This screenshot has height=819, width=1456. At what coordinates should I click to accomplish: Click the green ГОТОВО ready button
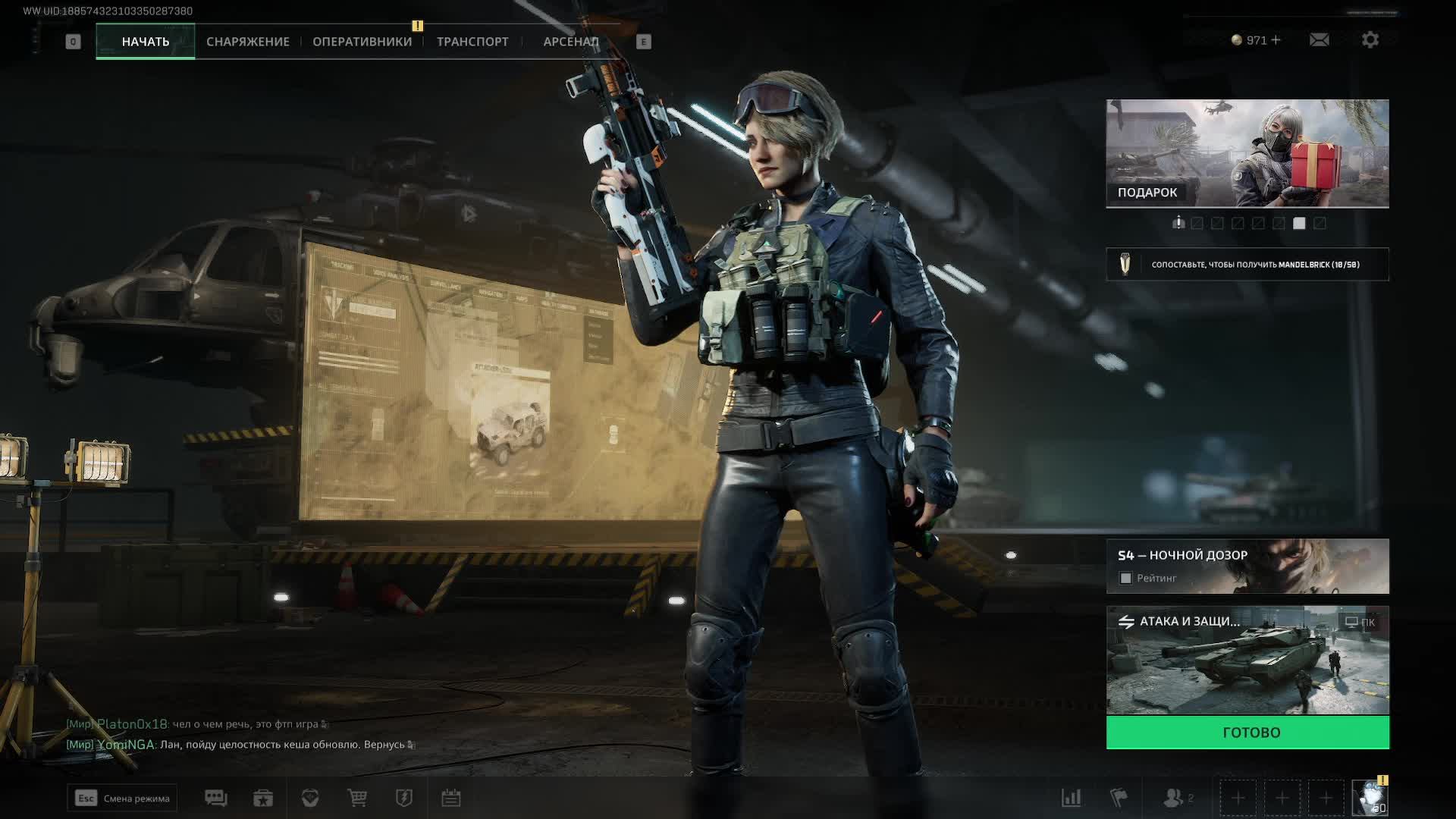click(x=1247, y=733)
